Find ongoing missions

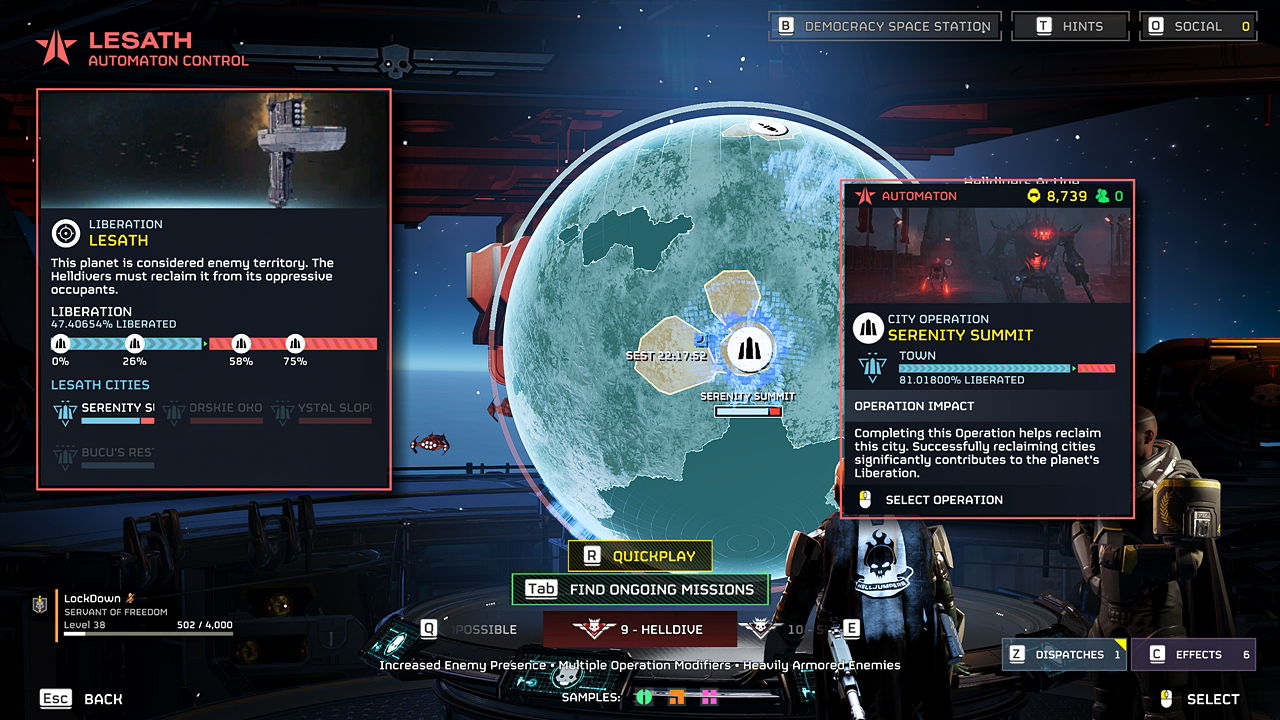[640, 589]
